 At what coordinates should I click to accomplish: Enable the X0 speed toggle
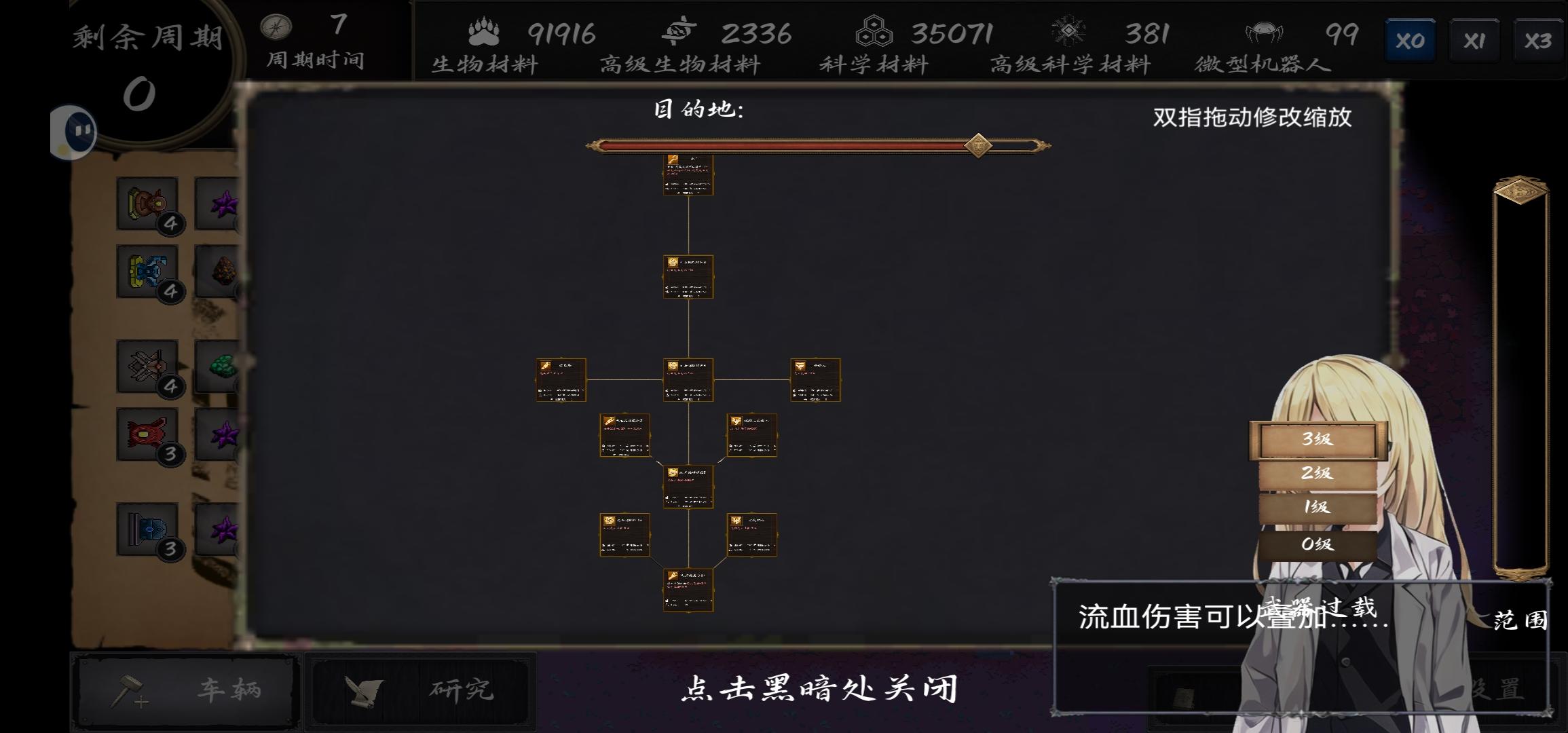1410,39
